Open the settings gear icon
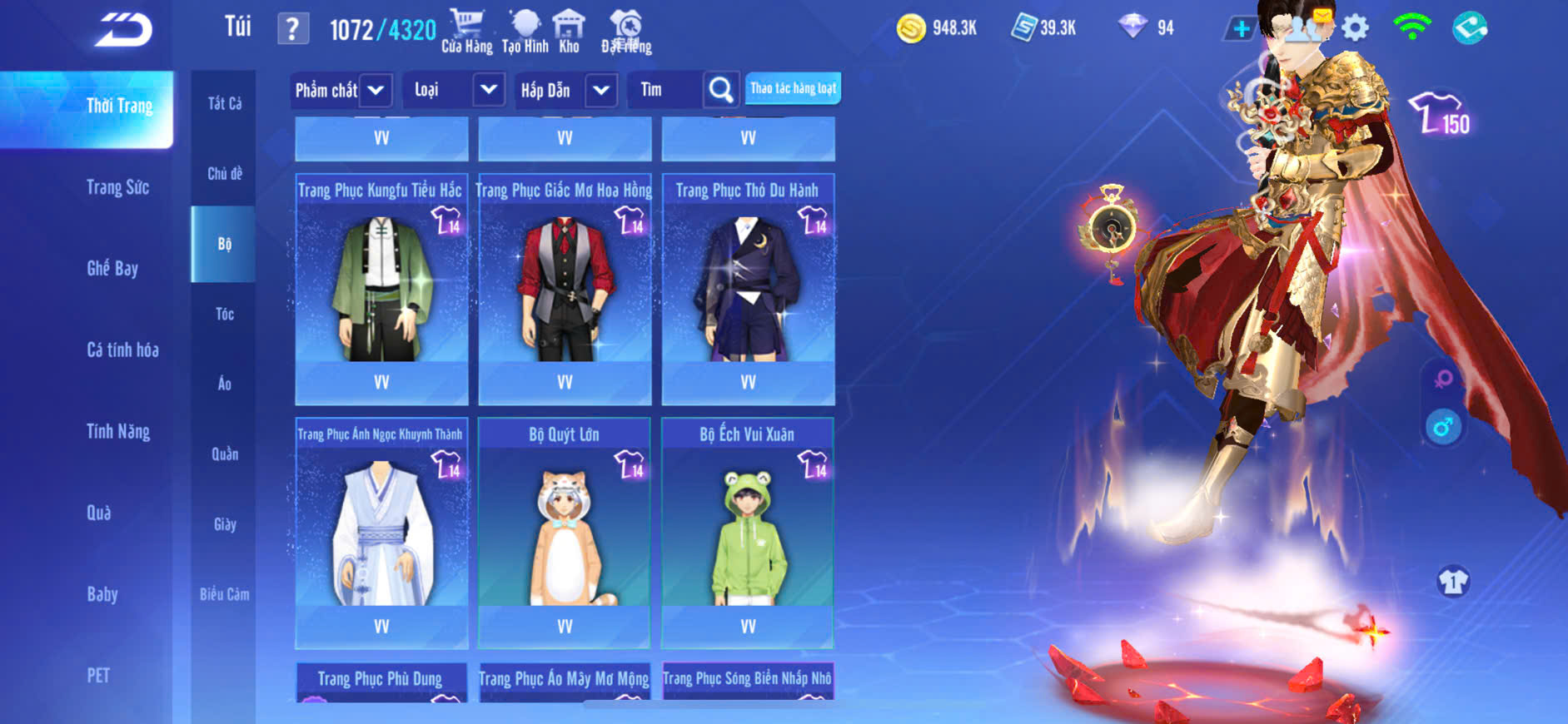1568x724 pixels. tap(1355, 28)
